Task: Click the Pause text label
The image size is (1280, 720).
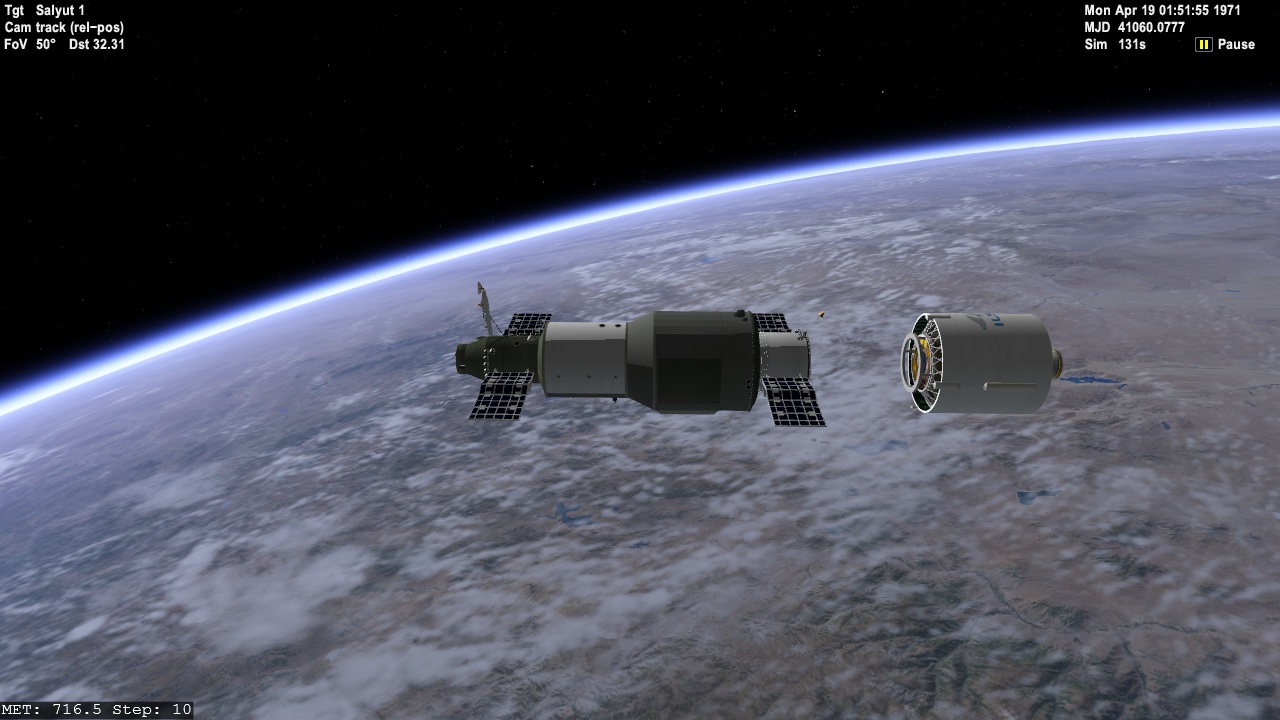Action: [1237, 44]
